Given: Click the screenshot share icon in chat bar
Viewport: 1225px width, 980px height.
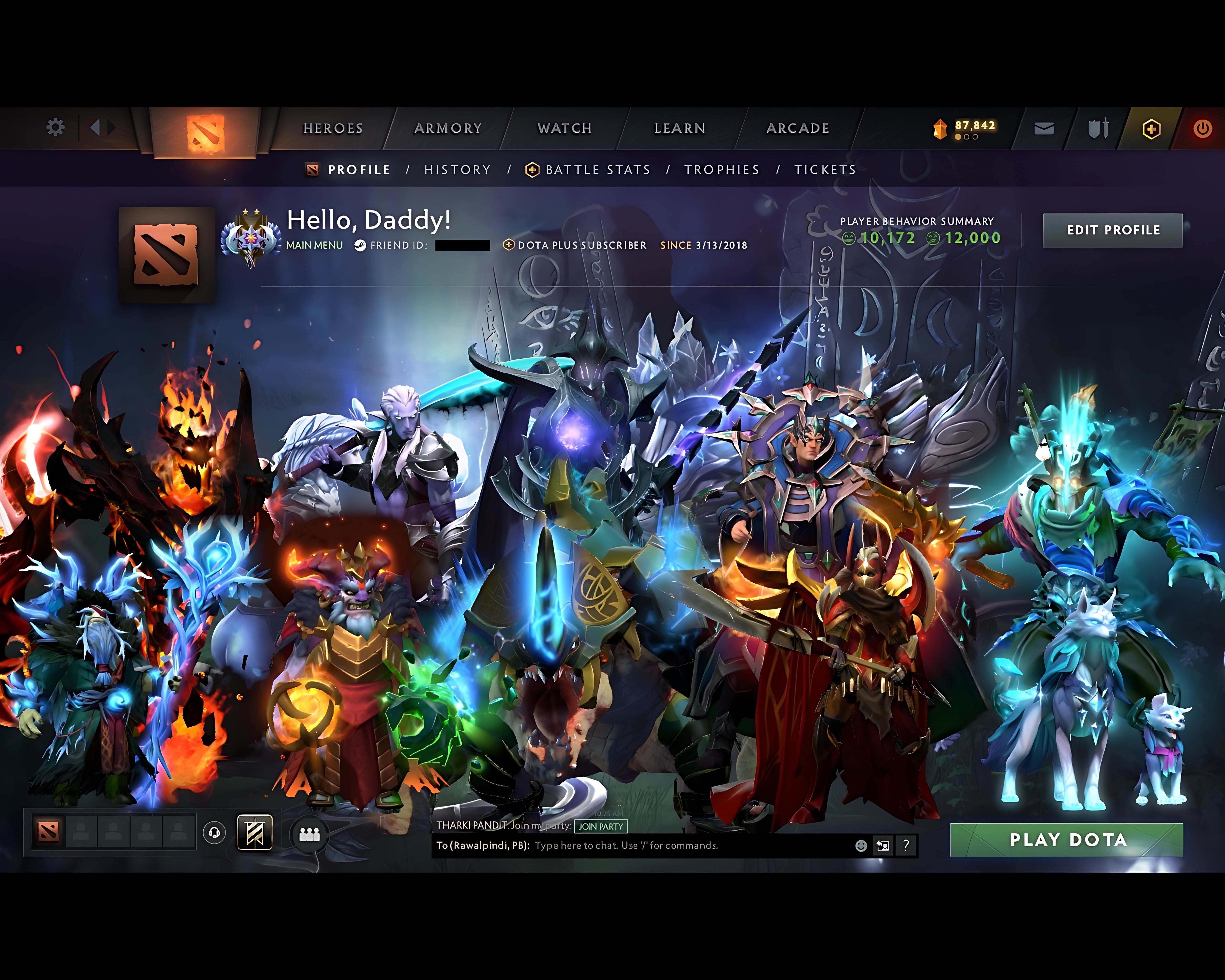Looking at the screenshot, I should tap(883, 846).
